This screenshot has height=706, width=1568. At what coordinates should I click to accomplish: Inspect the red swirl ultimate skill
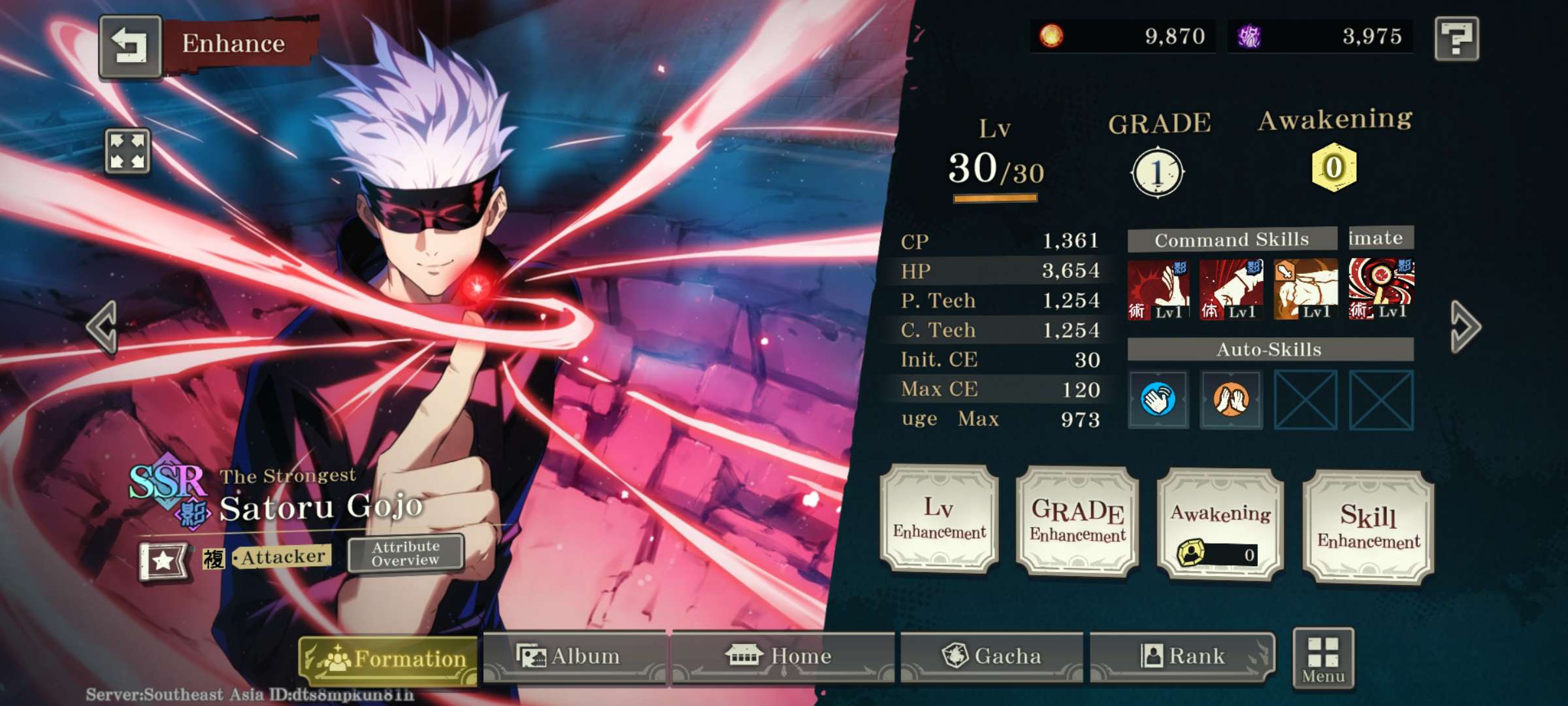1380,288
